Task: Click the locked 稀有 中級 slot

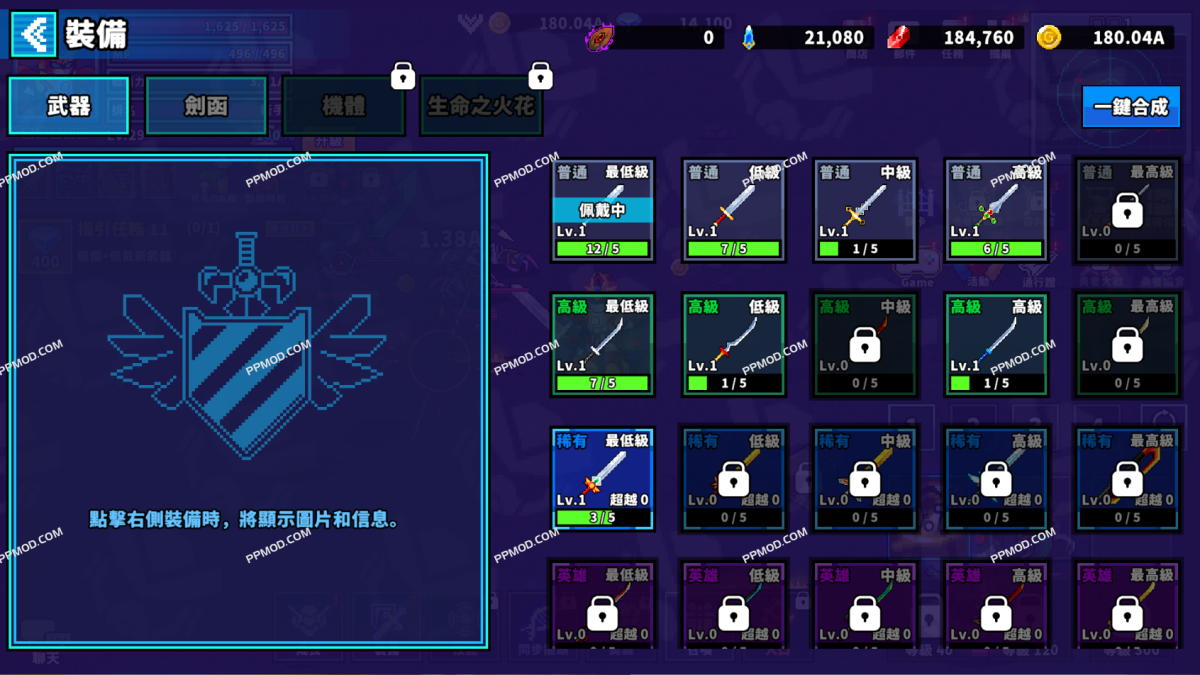Action: (x=865, y=478)
